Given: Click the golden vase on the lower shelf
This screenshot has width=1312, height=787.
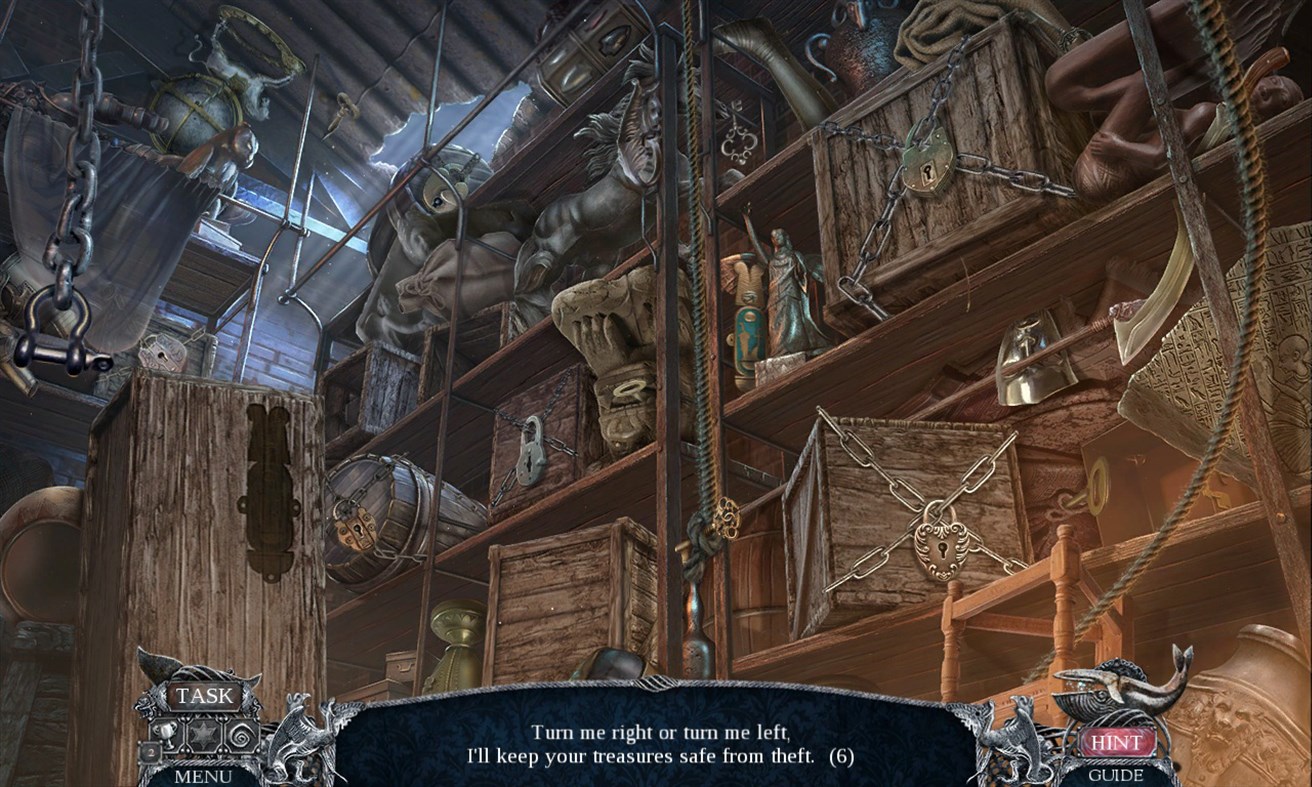Looking at the screenshot, I should [x=455, y=637].
